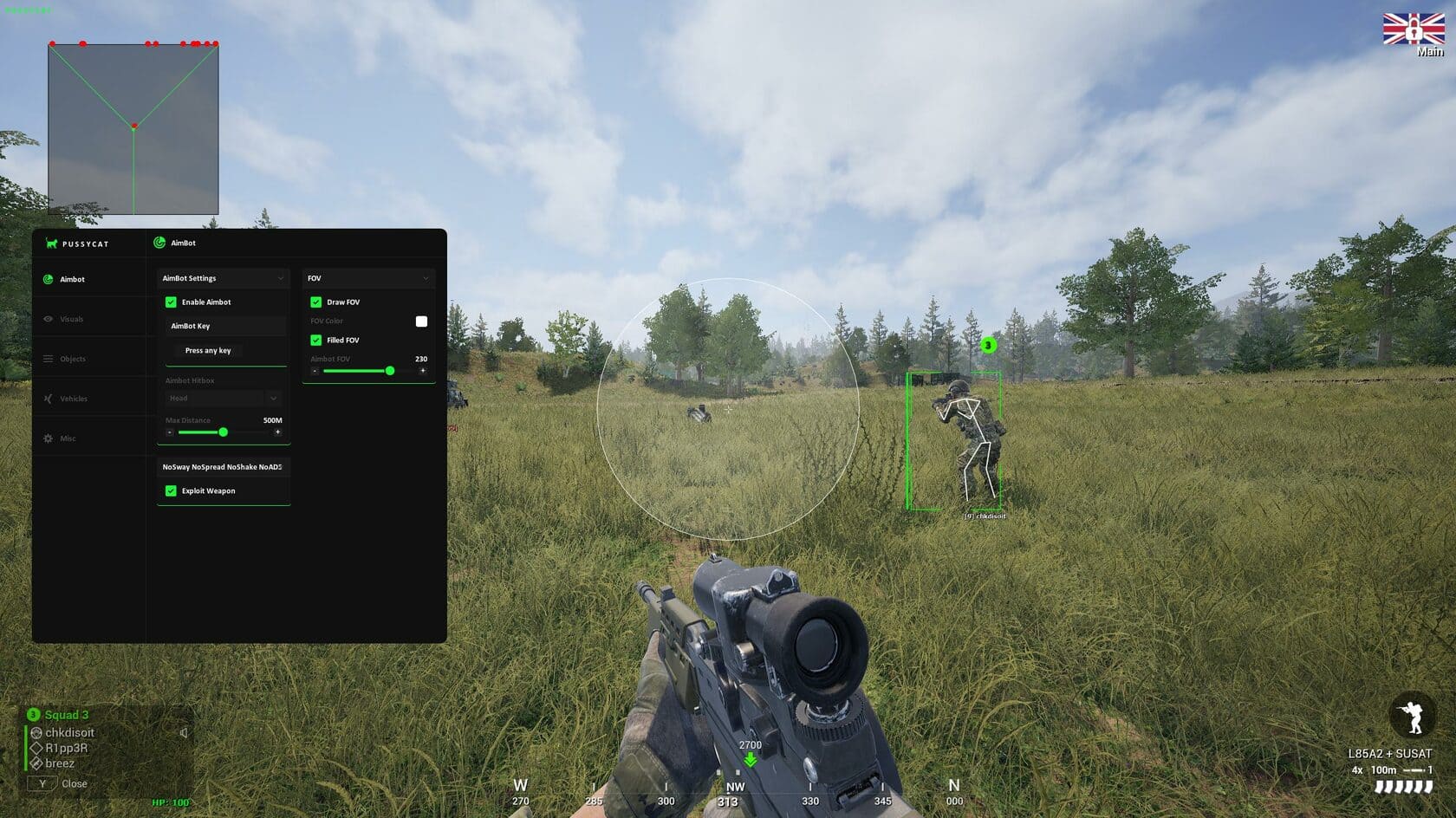The height and width of the screenshot is (818, 1456).
Task: Click the 'Press any key' keybind button
Action: click(x=208, y=351)
